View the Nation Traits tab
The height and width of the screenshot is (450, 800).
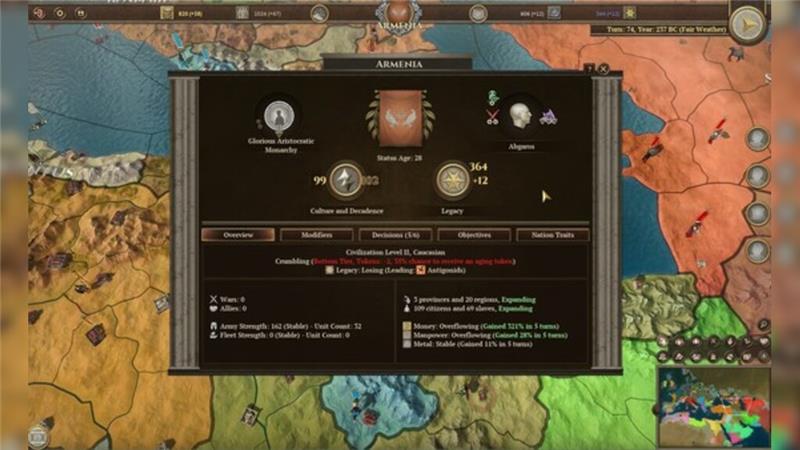(x=552, y=235)
